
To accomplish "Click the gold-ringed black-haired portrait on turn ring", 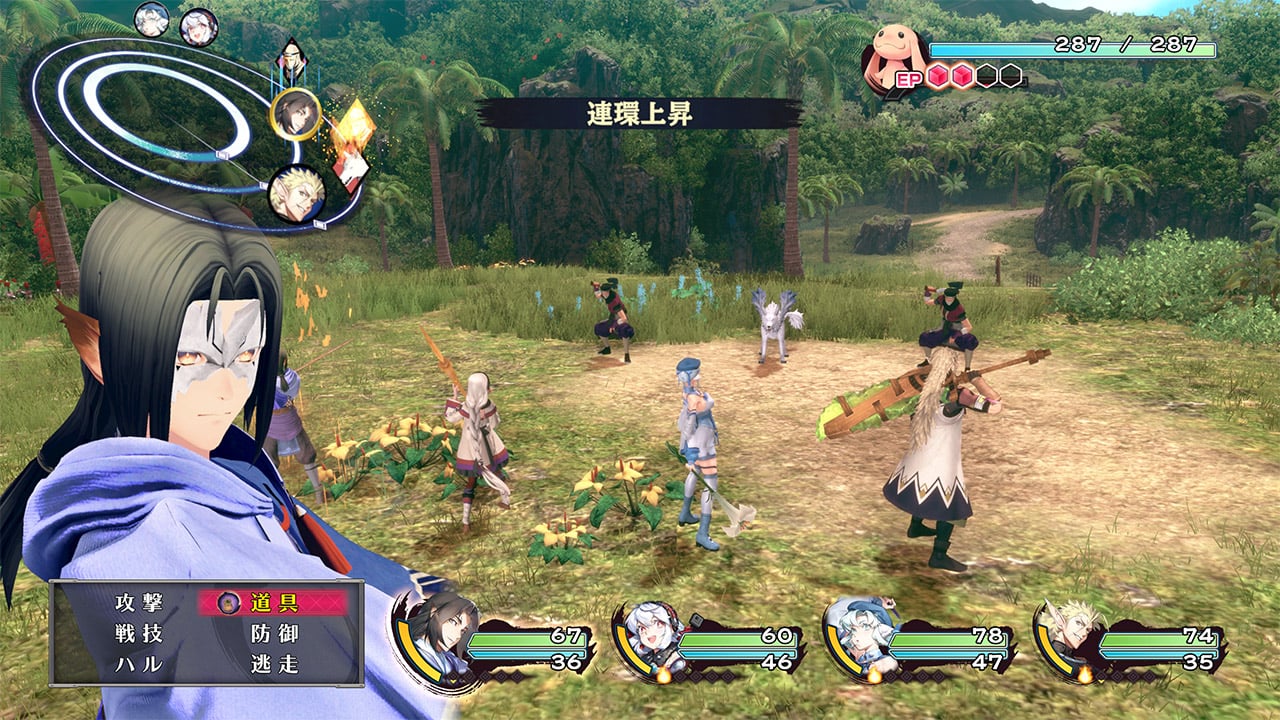I will (296, 114).
